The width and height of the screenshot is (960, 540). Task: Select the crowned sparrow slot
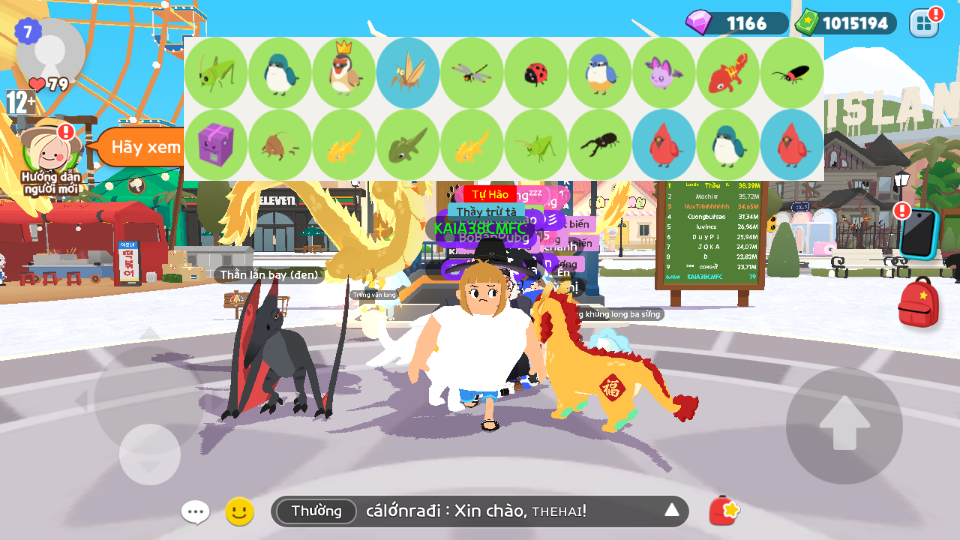[x=344, y=73]
